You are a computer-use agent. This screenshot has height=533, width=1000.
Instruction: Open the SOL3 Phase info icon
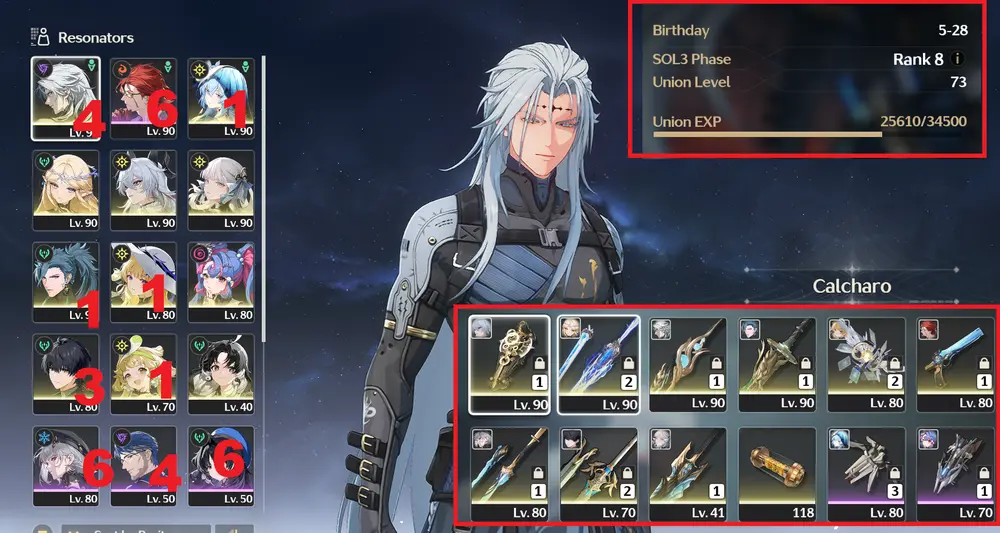click(958, 59)
